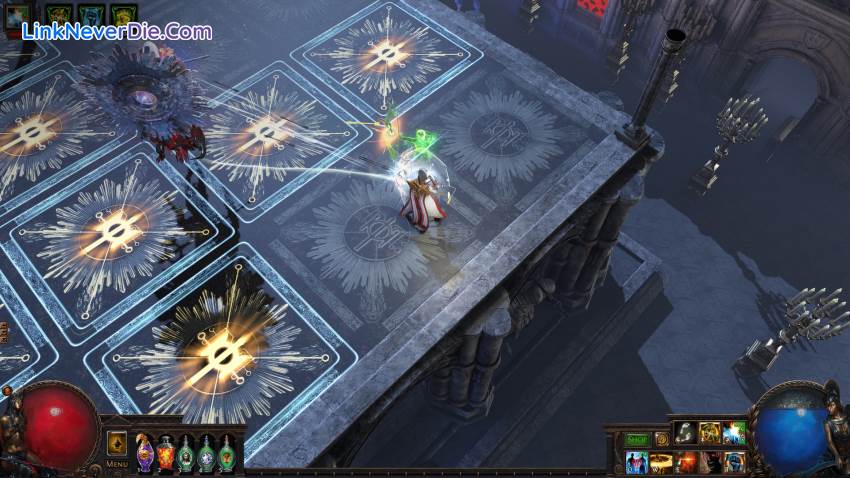Viewport: 850px width, 478px height.
Task: Activate the two blue figures skill
Action: [636, 462]
